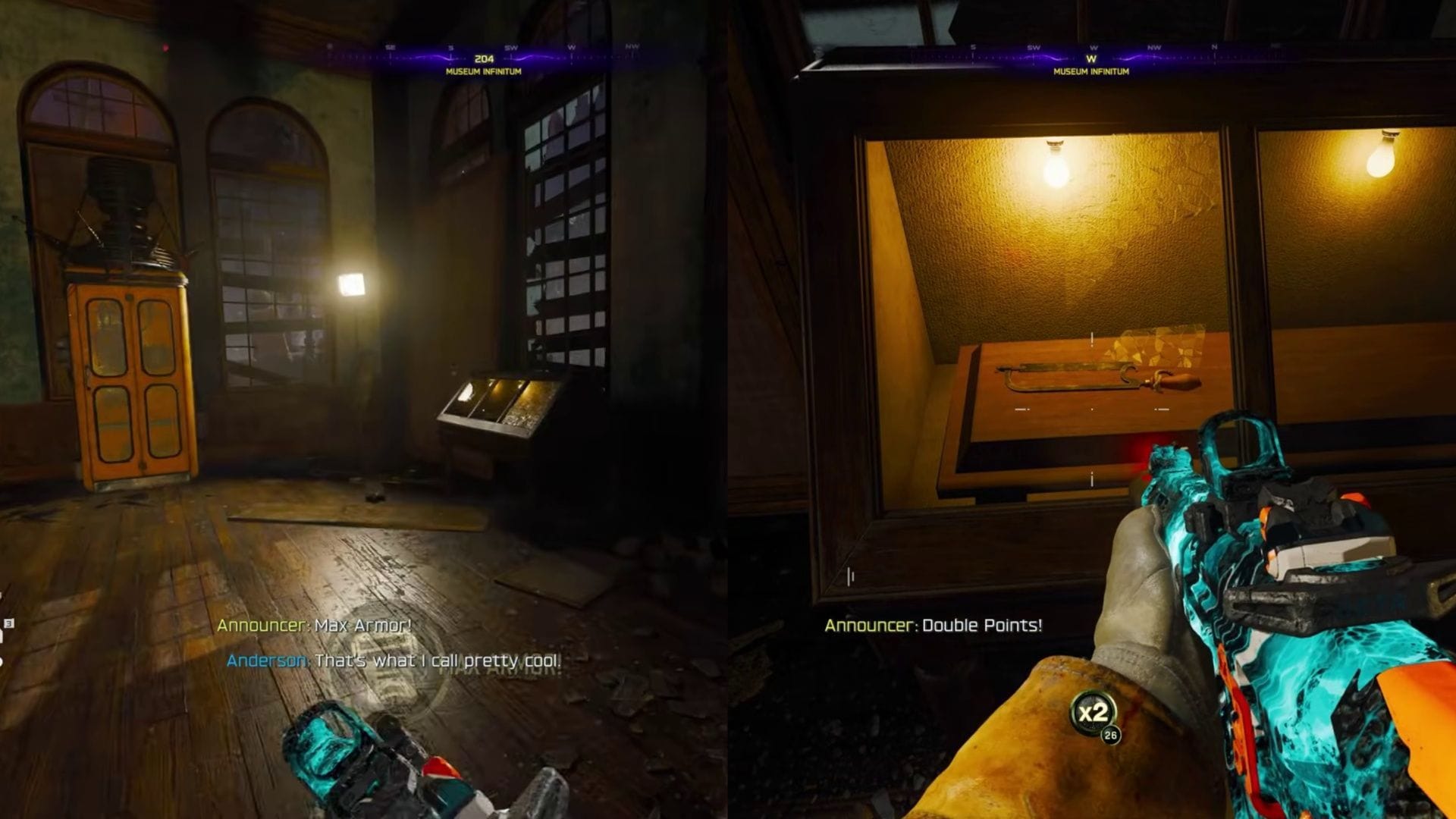Click the Double Points announcer text
1456x819 pixels.
click(982, 626)
